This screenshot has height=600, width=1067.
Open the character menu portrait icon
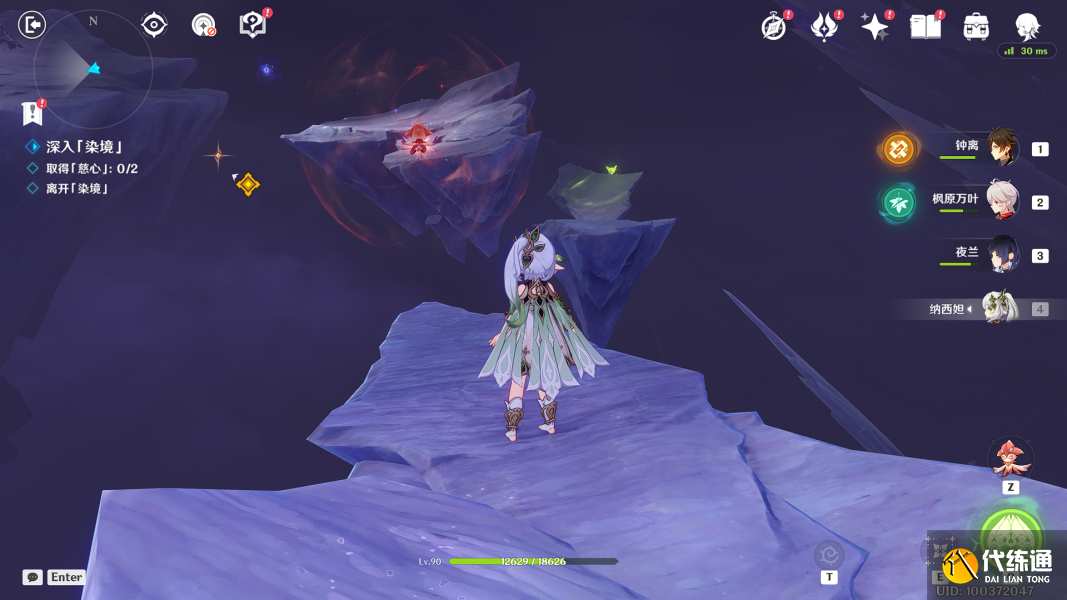tap(1027, 27)
